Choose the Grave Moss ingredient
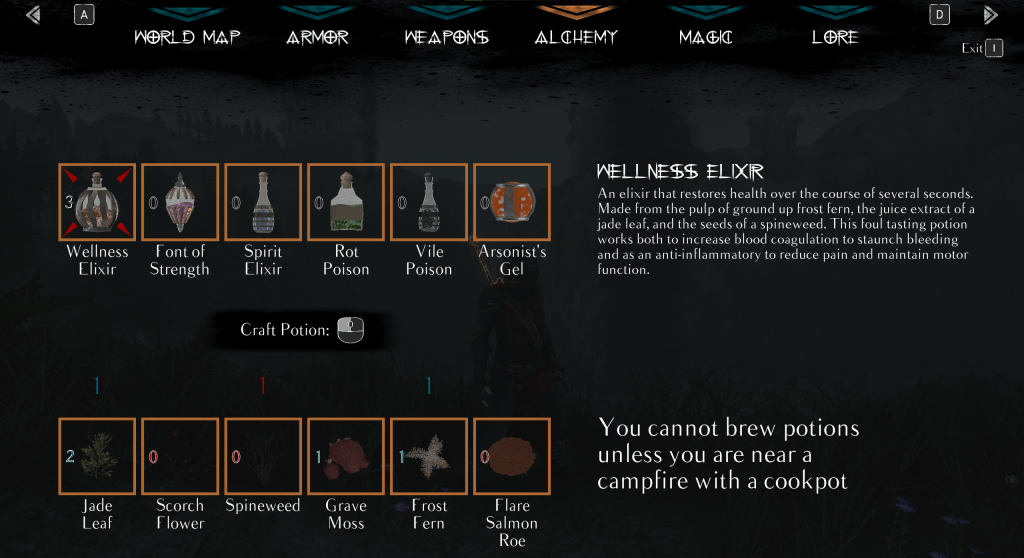The image size is (1024, 558). click(346, 457)
